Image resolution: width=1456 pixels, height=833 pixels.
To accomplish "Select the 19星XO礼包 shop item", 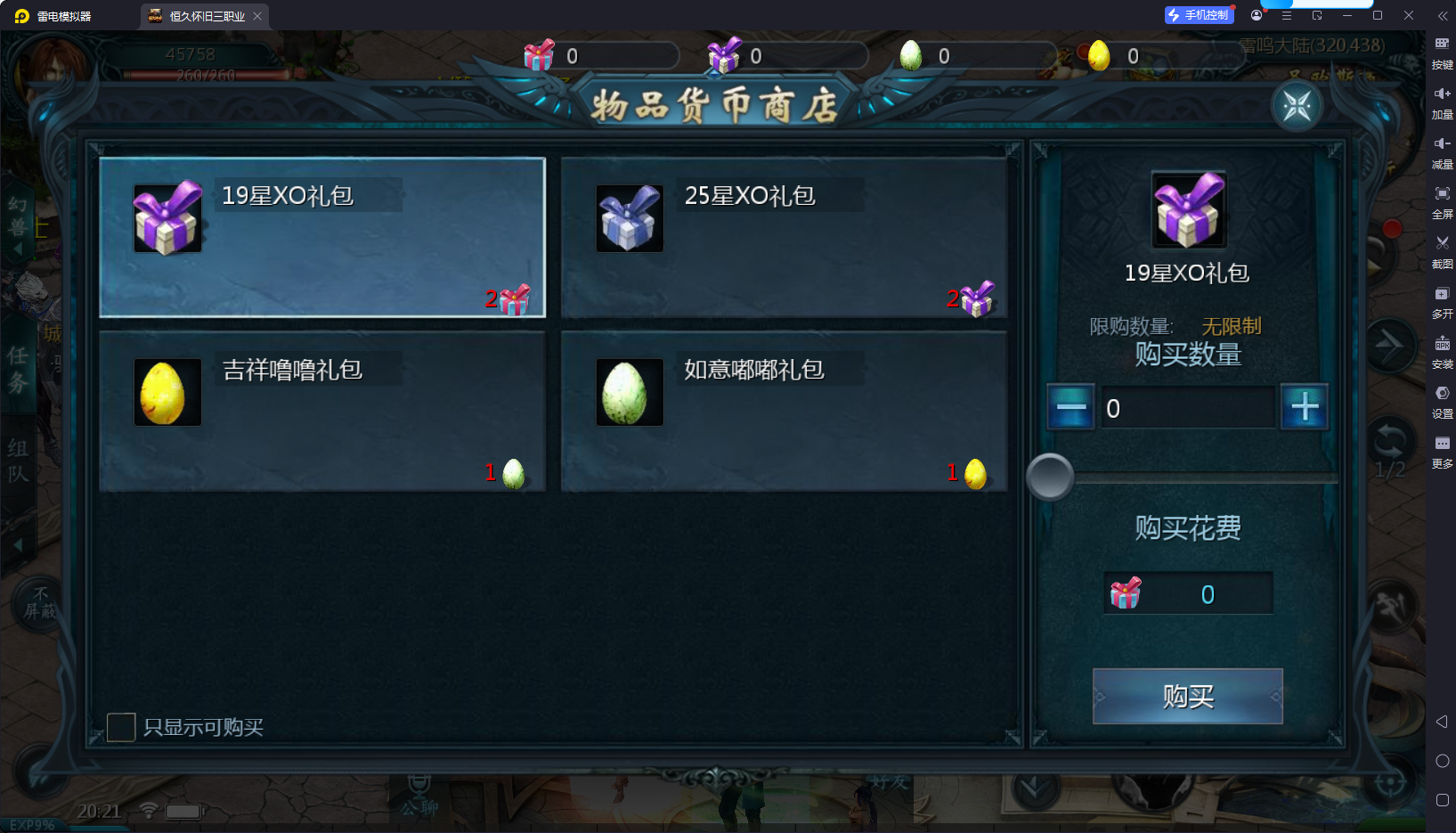I will (x=321, y=237).
